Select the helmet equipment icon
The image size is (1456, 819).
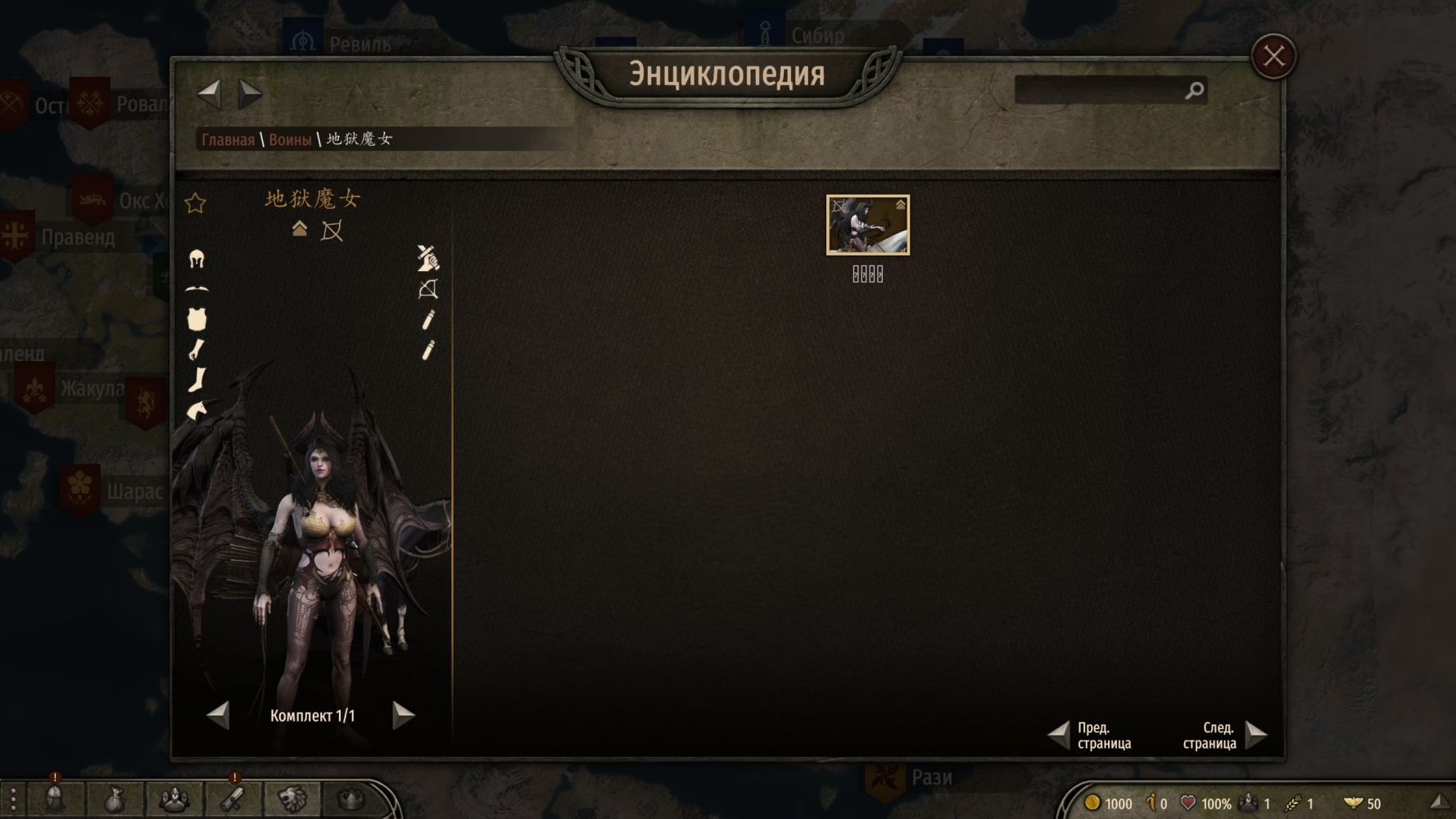click(x=197, y=260)
